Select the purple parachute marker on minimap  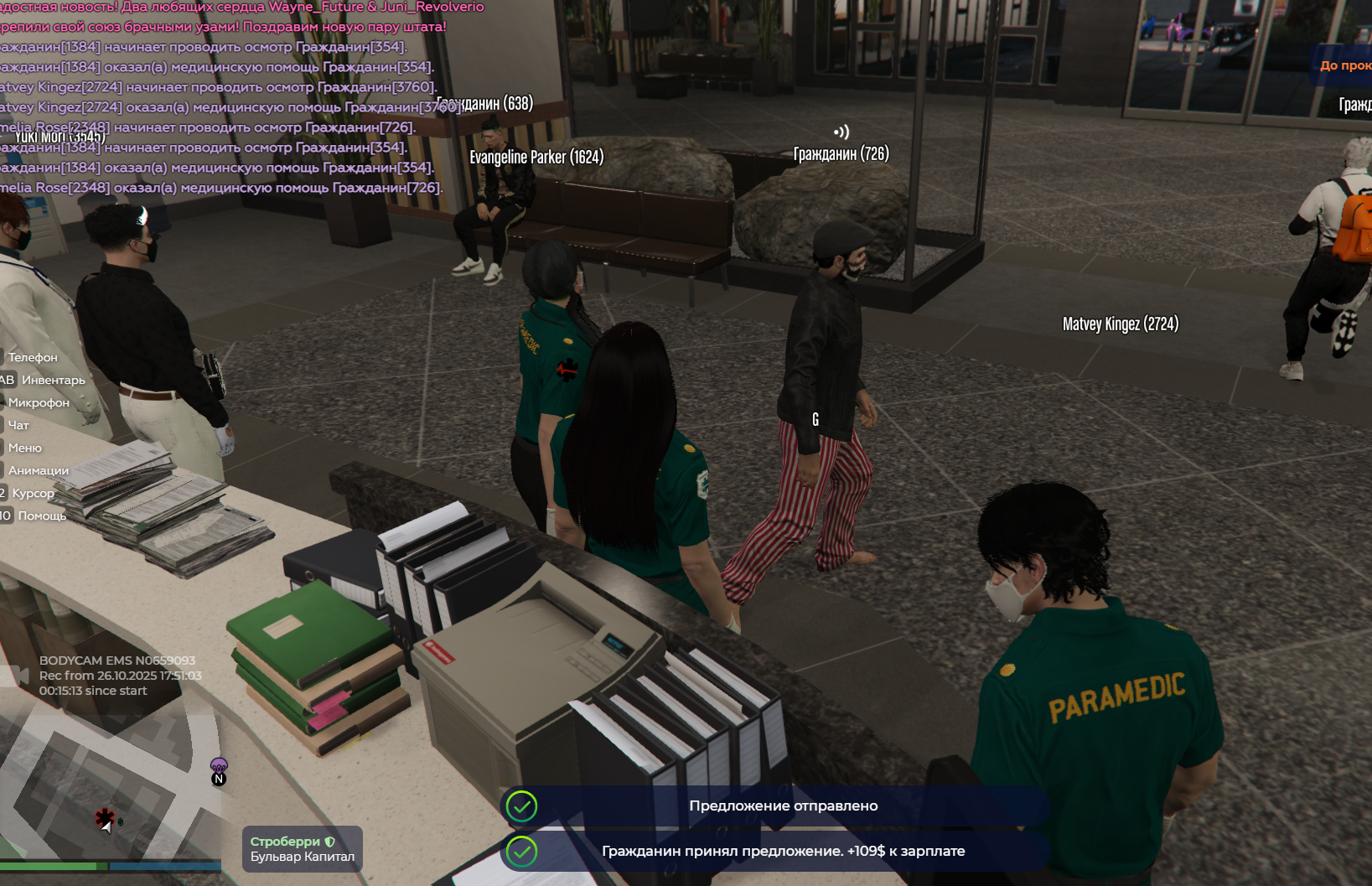[x=219, y=764]
